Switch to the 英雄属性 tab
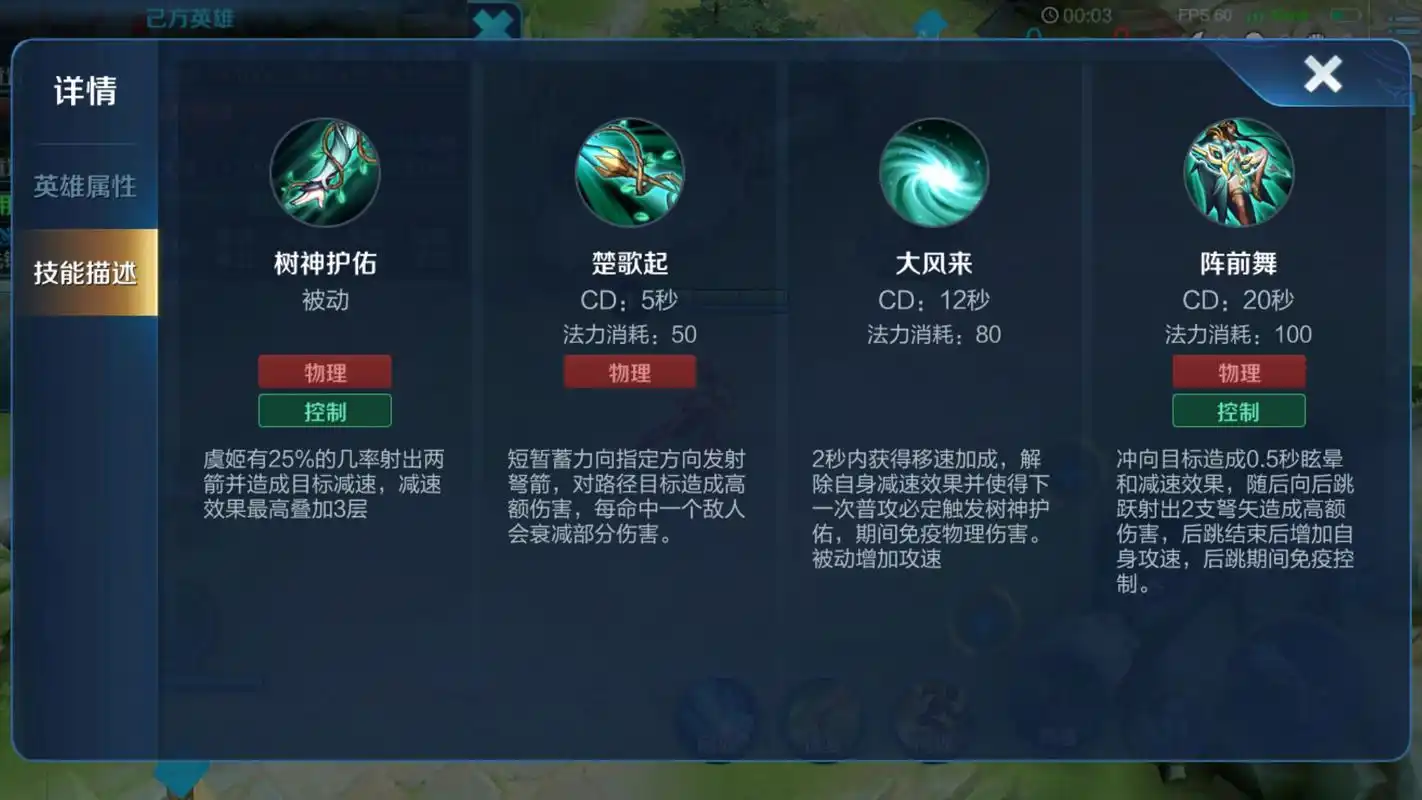Viewport: 1422px width, 800px height. tap(85, 185)
